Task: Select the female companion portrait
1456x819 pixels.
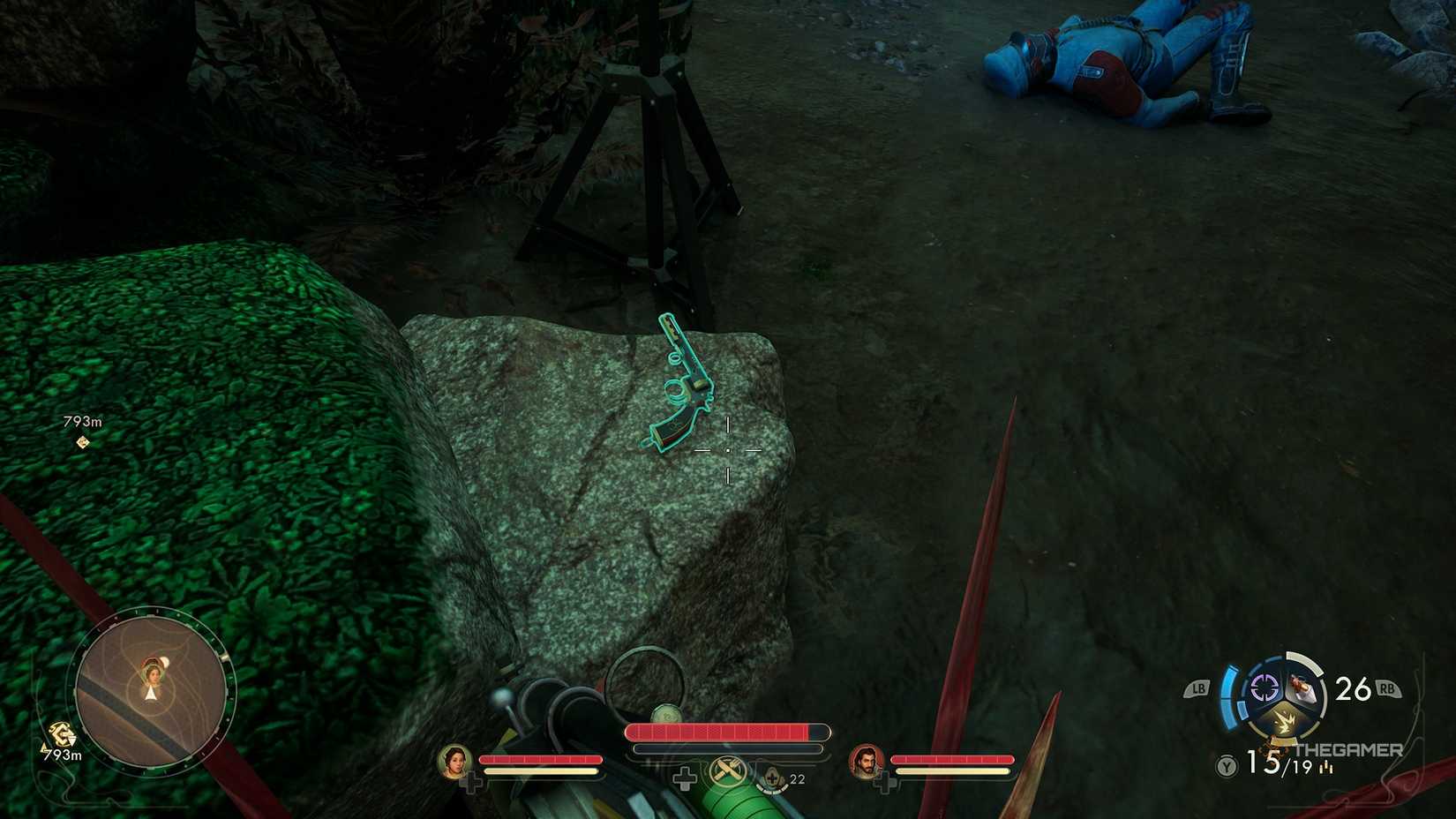Action: point(454,763)
